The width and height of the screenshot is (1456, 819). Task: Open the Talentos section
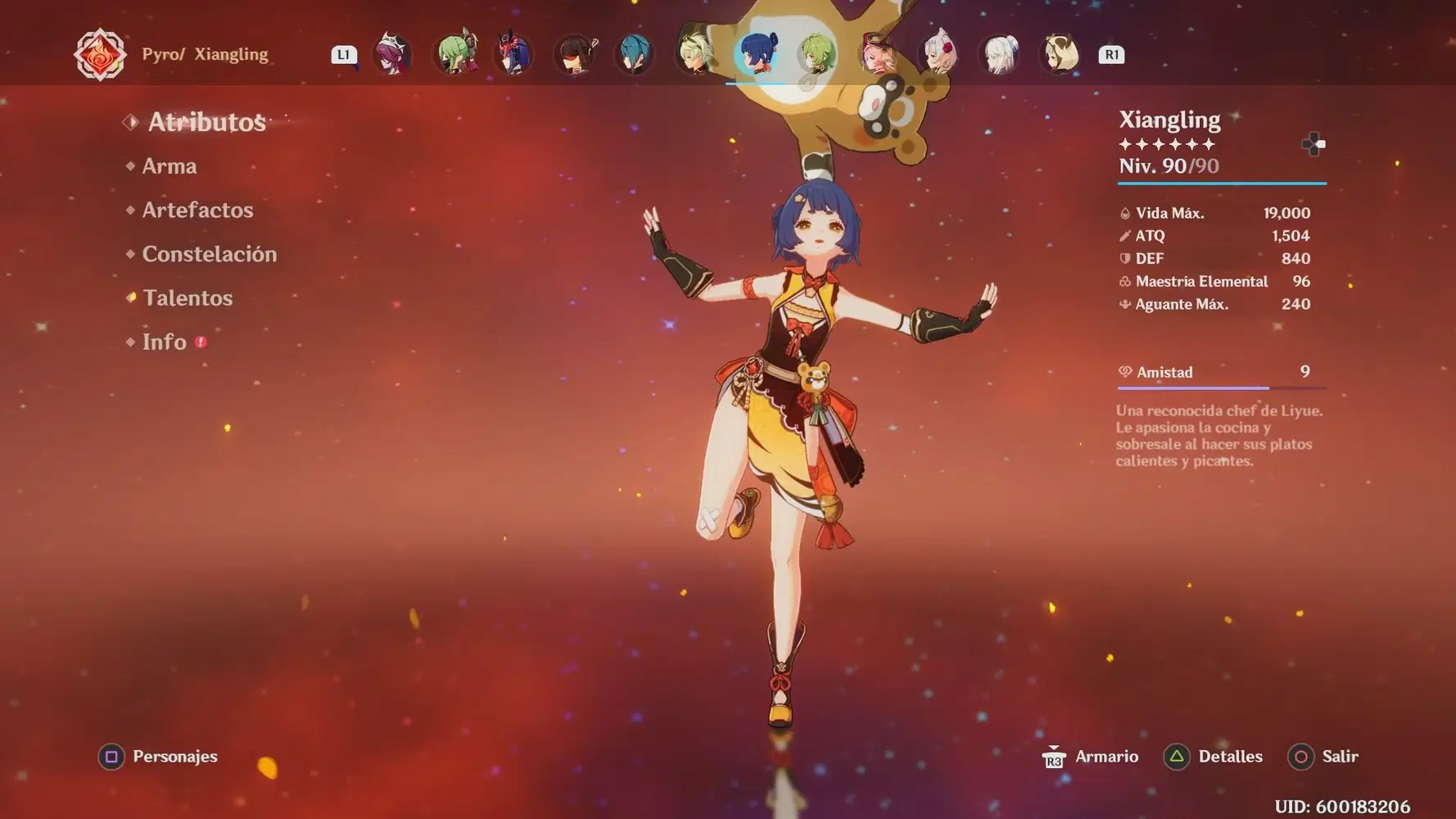click(x=188, y=298)
